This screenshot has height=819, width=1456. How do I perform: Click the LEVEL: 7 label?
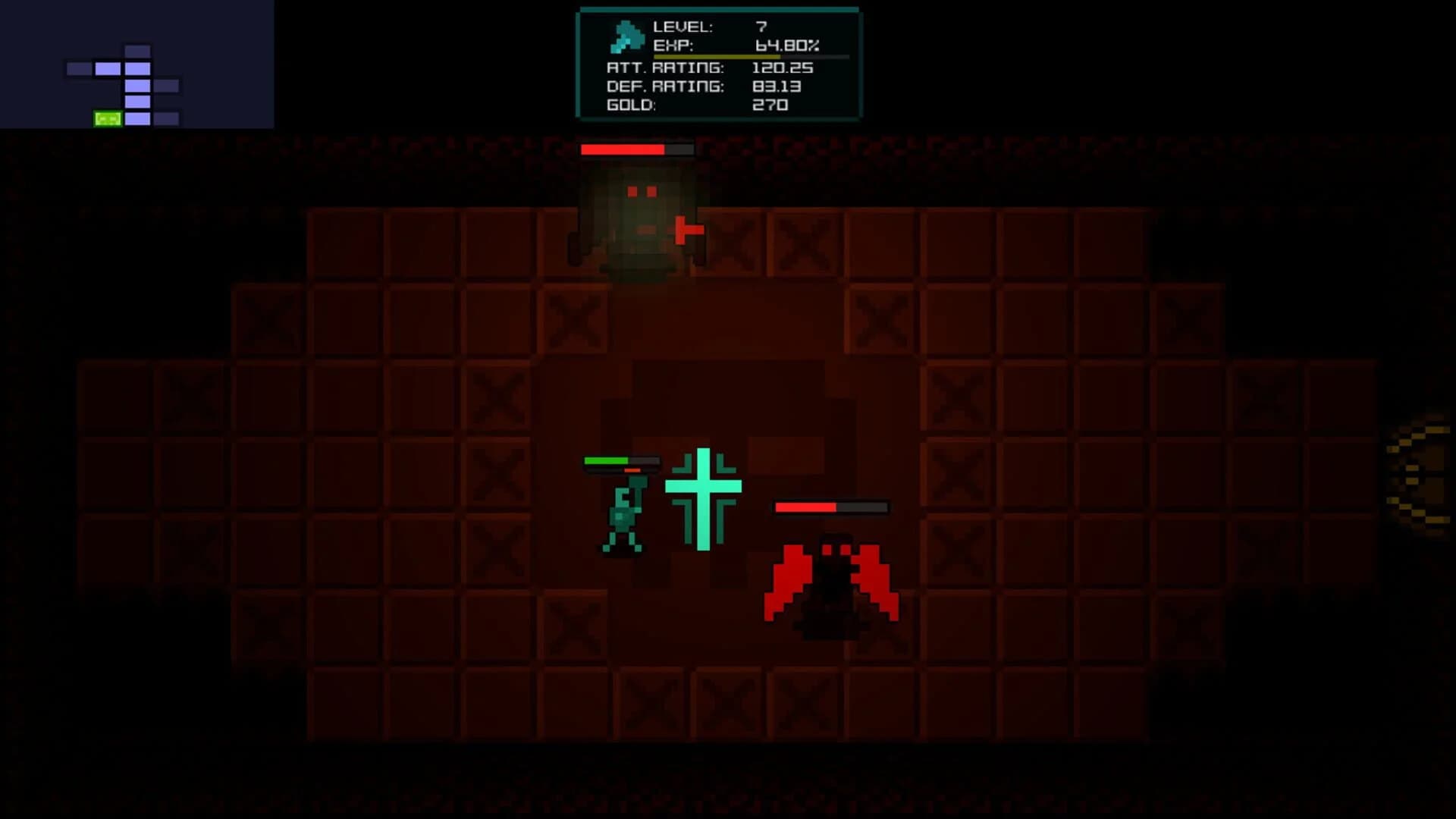(682, 25)
